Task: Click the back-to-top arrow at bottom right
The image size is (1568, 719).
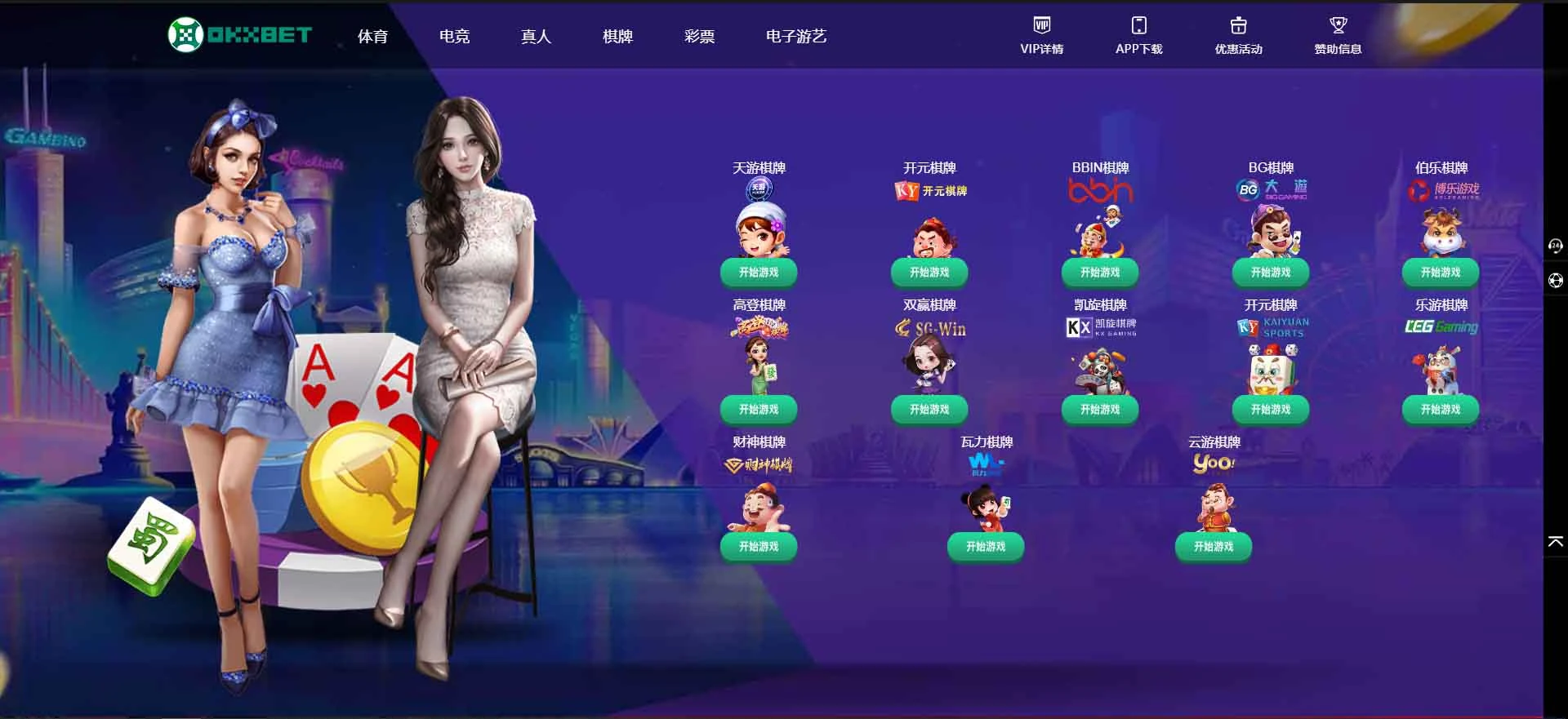Action: coord(1554,540)
